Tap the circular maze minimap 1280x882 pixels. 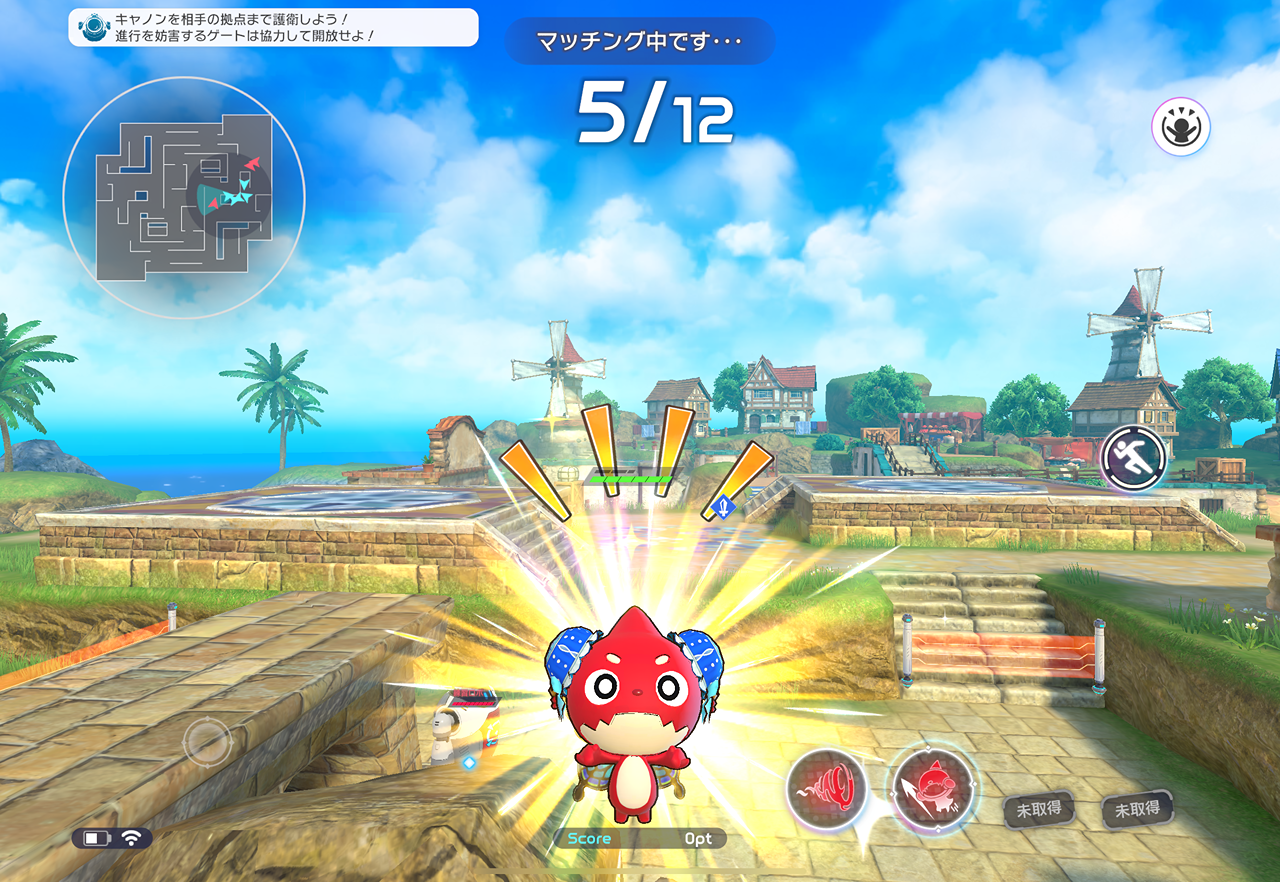pyautogui.click(x=184, y=198)
